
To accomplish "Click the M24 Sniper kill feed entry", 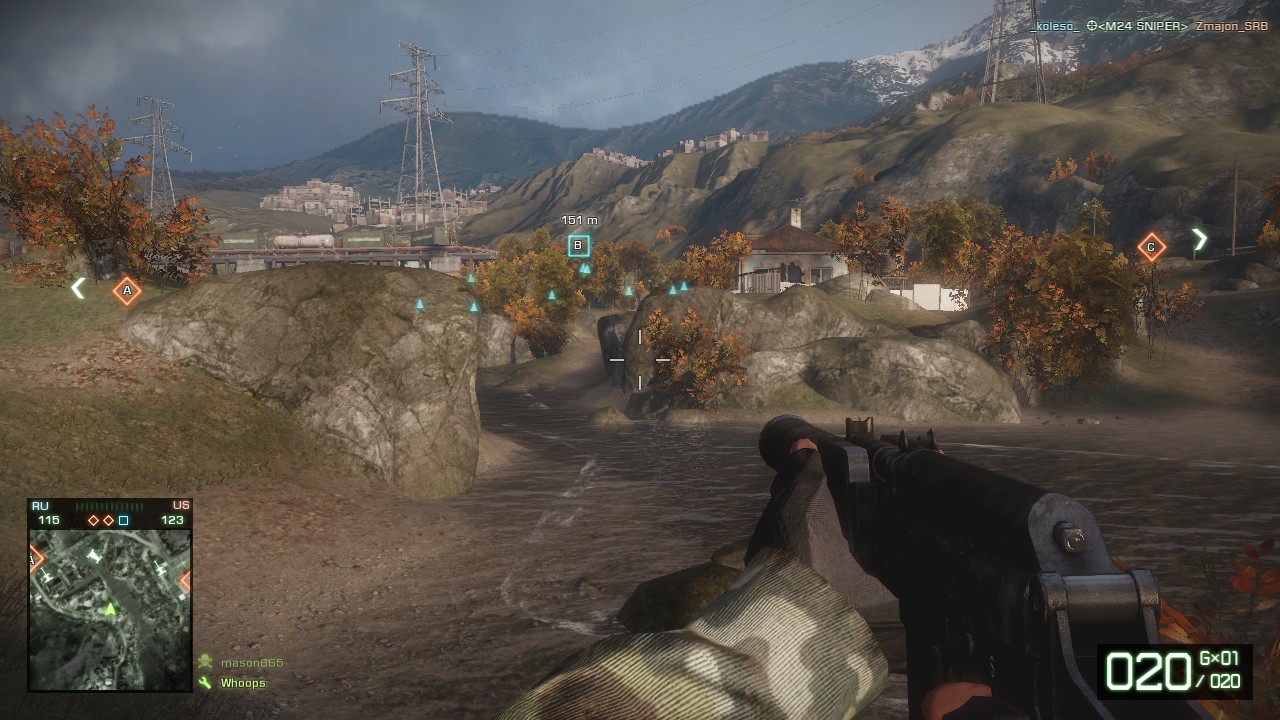I will [1137, 26].
